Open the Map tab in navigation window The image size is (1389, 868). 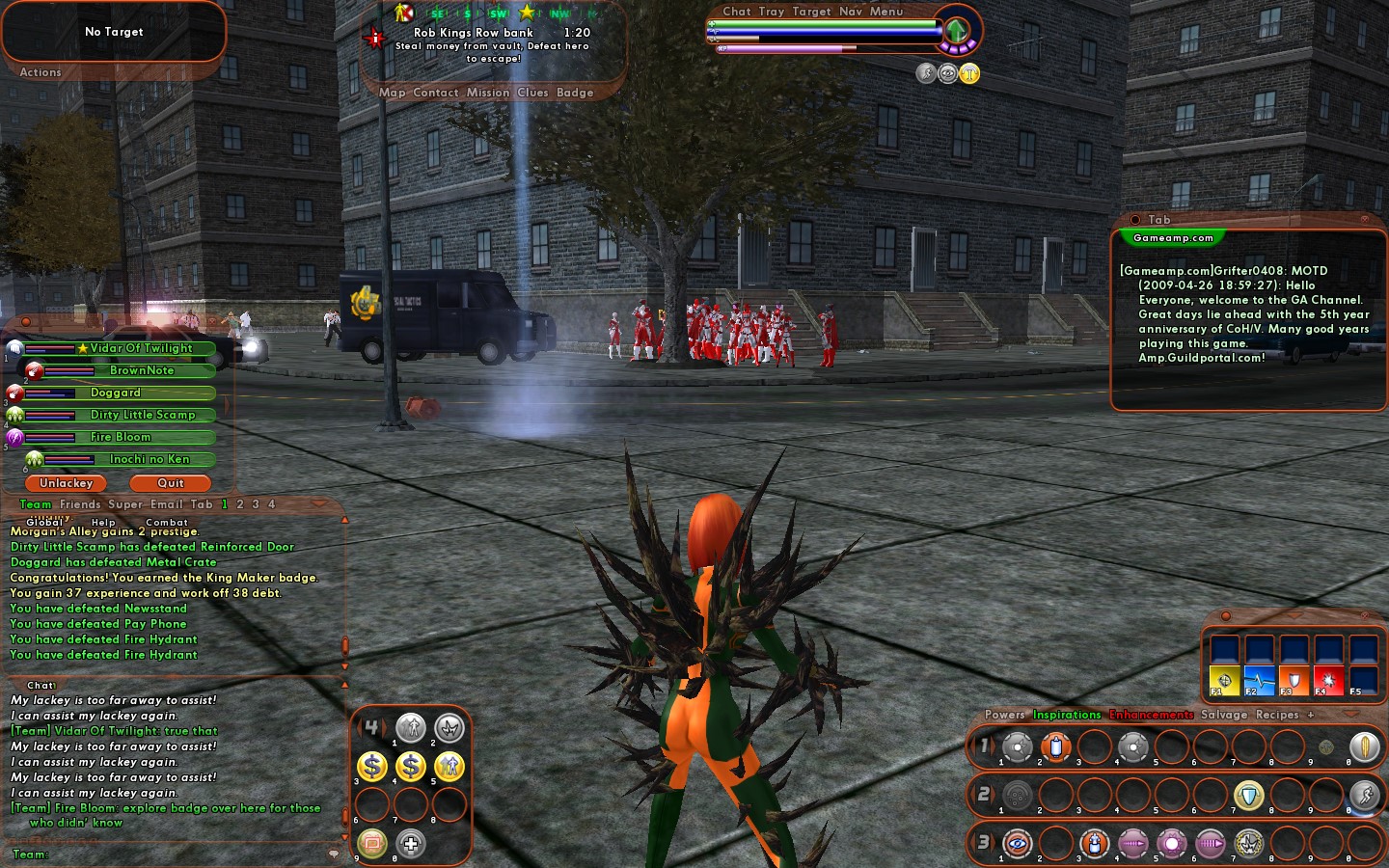coord(393,93)
